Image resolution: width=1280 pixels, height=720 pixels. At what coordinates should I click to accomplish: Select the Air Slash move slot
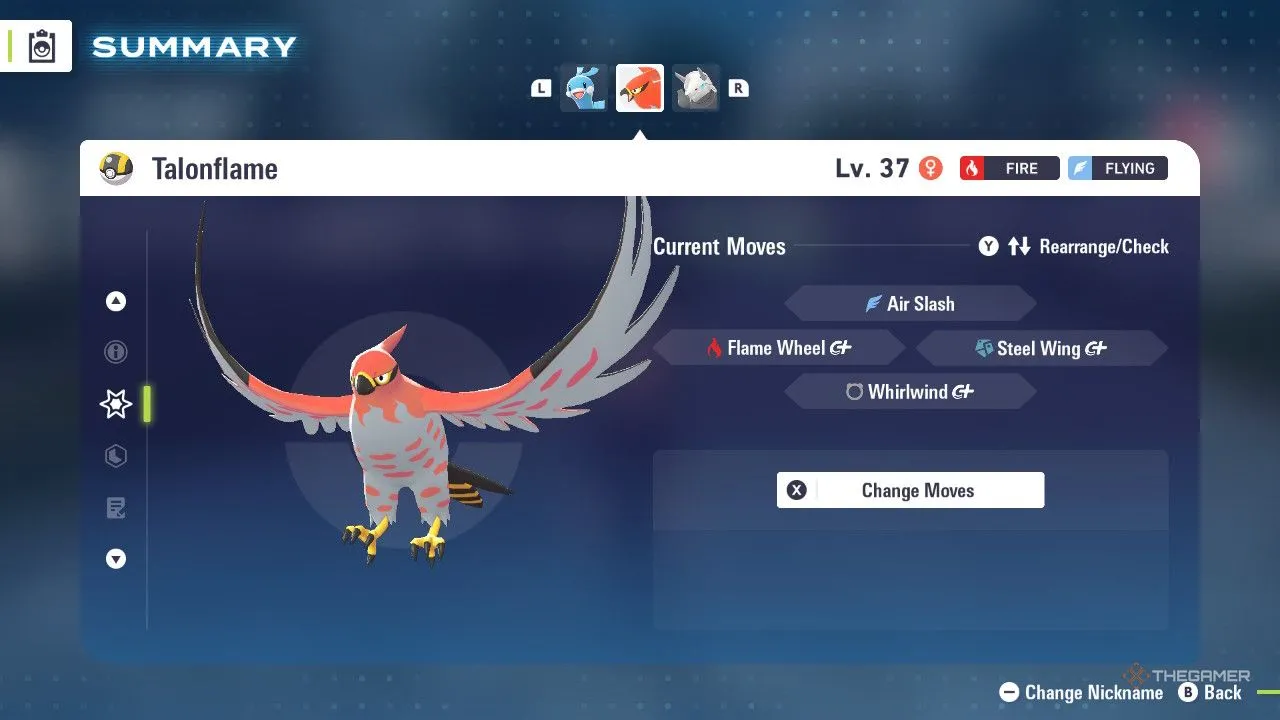click(x=910, y=303)
